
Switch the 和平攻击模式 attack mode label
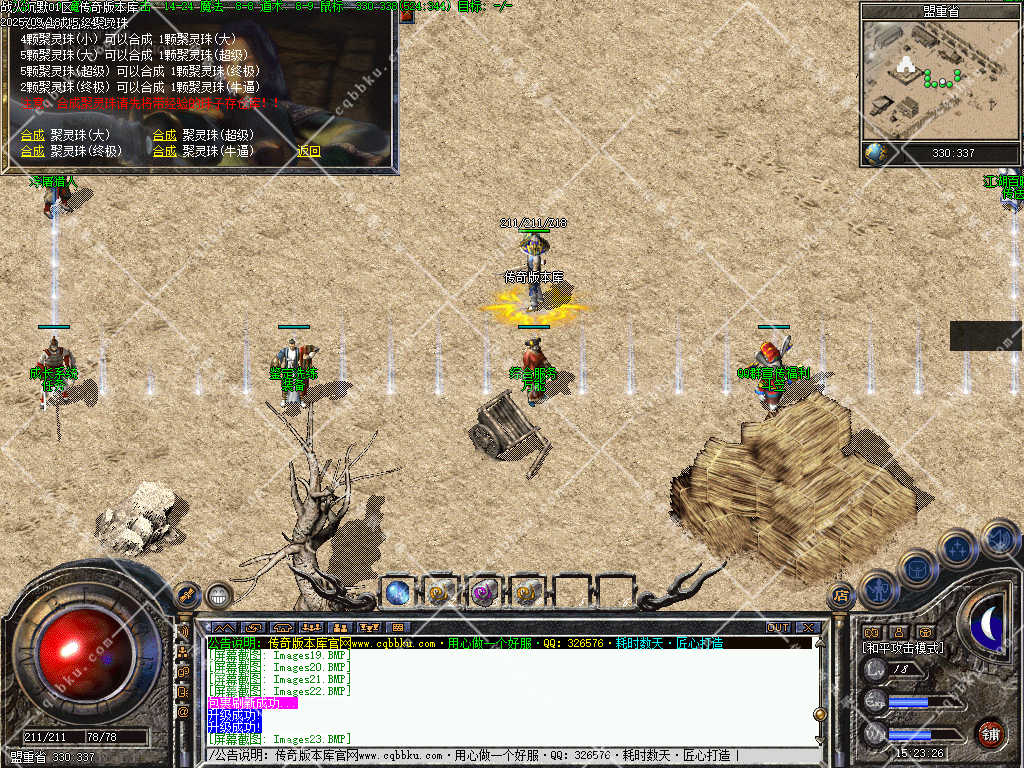point(903,648)
